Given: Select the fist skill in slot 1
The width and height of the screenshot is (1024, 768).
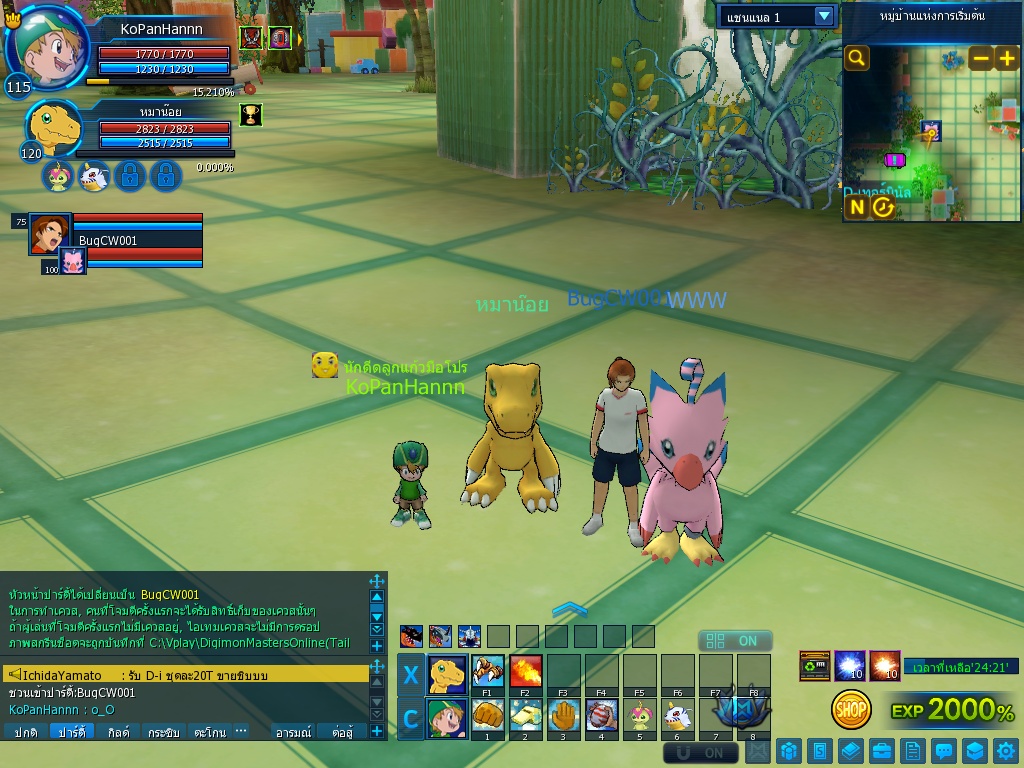Looking at the screenshot, I should [487, 716].
